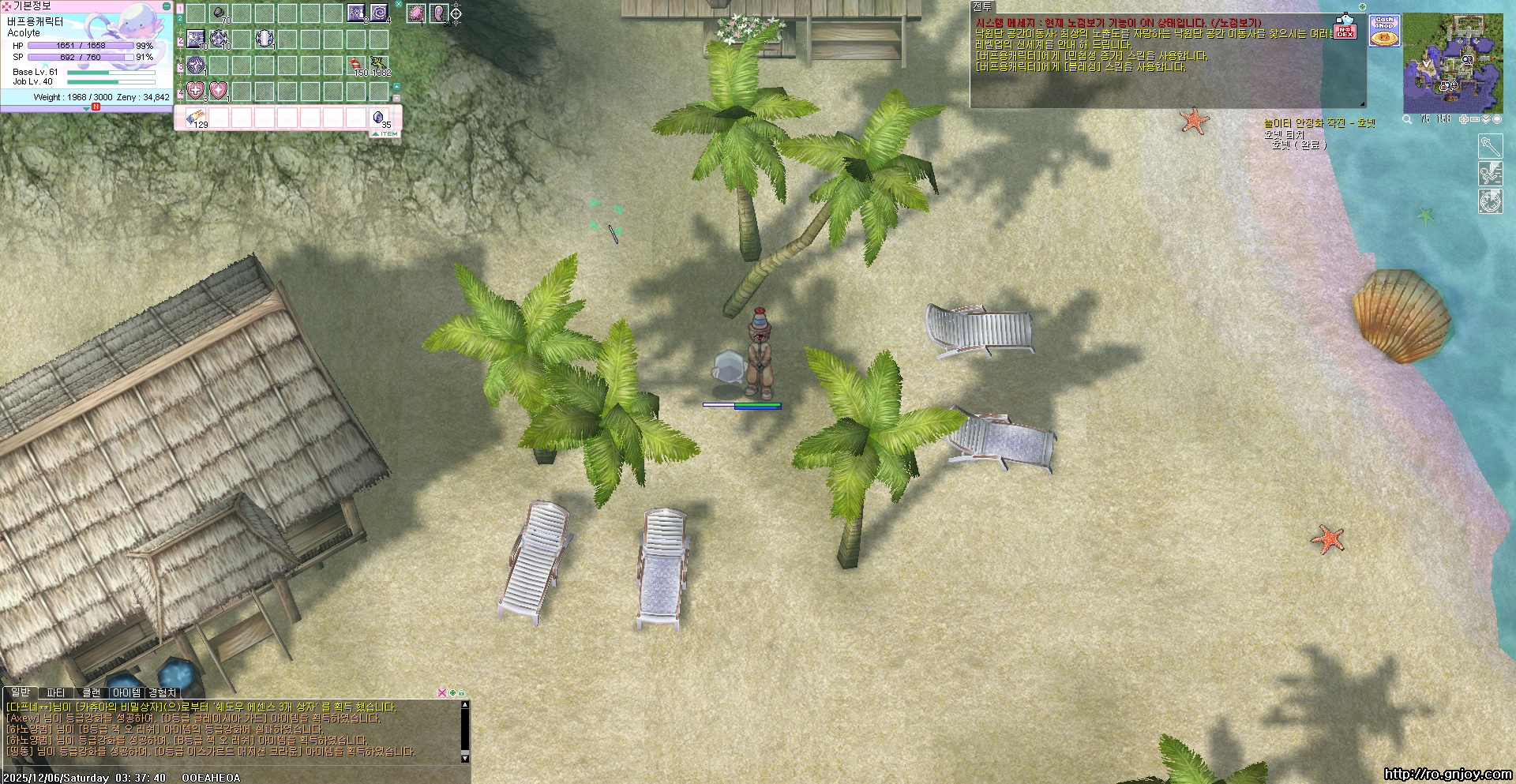Switch to the 파티 chat tab

pos(55,692)
